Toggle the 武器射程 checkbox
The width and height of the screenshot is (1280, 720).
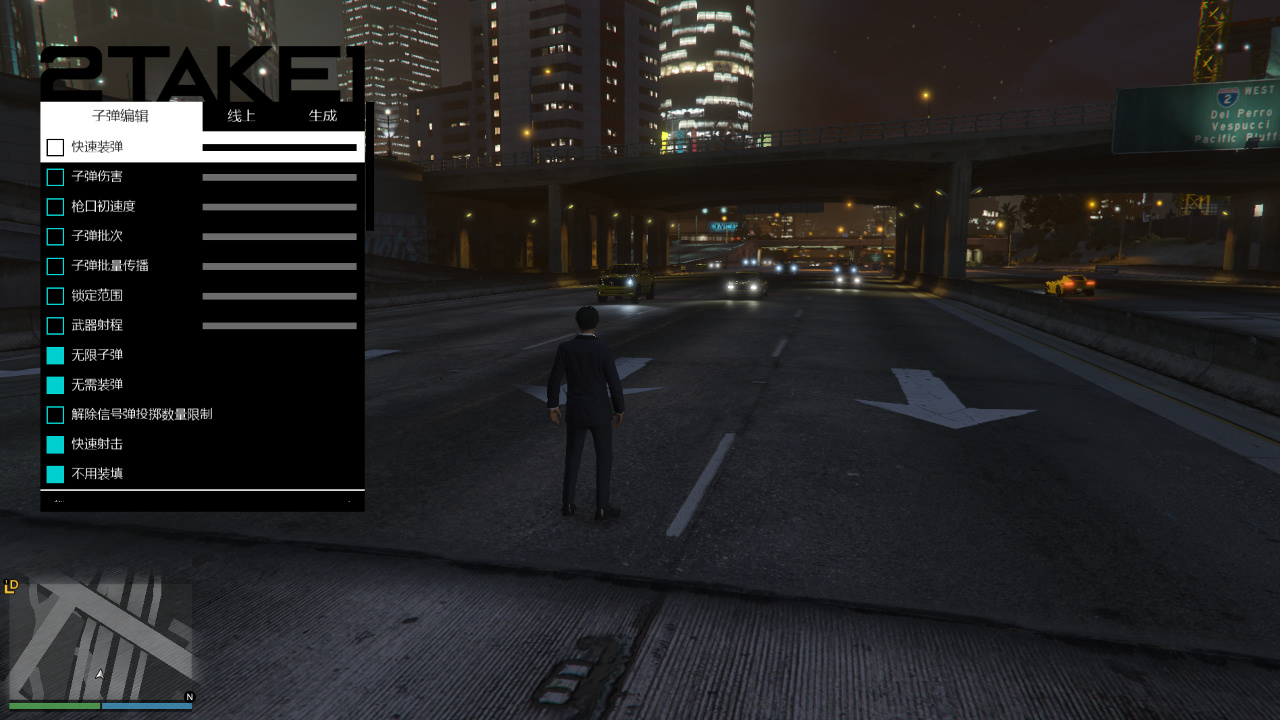click(55, 326)
